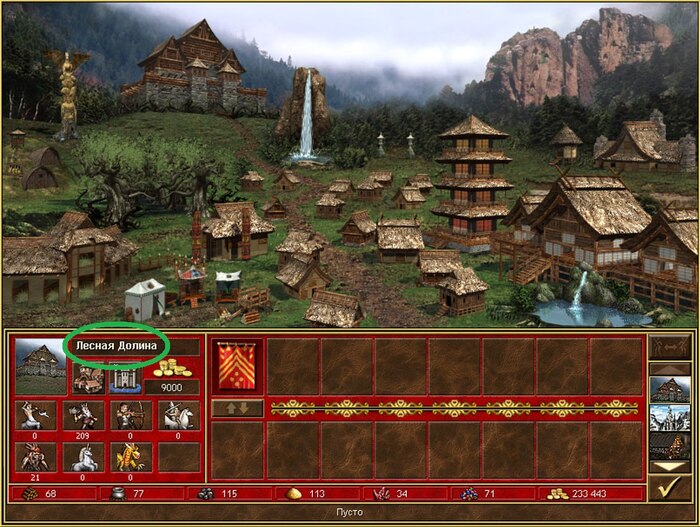Swap garrison and visiting armies with arrows button

coord(238,408)
